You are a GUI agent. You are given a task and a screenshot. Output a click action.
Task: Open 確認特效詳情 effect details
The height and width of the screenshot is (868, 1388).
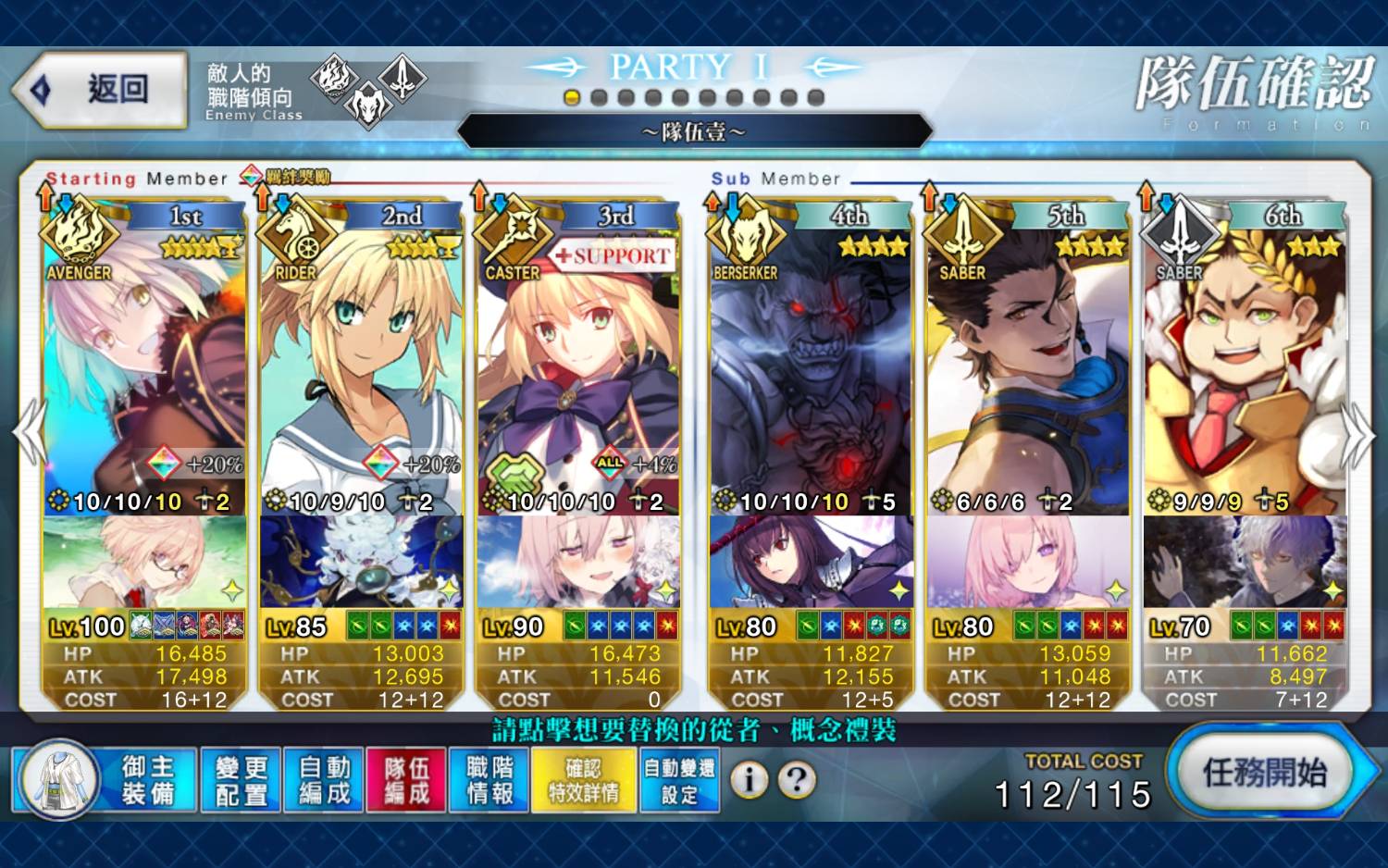point(584,780)
